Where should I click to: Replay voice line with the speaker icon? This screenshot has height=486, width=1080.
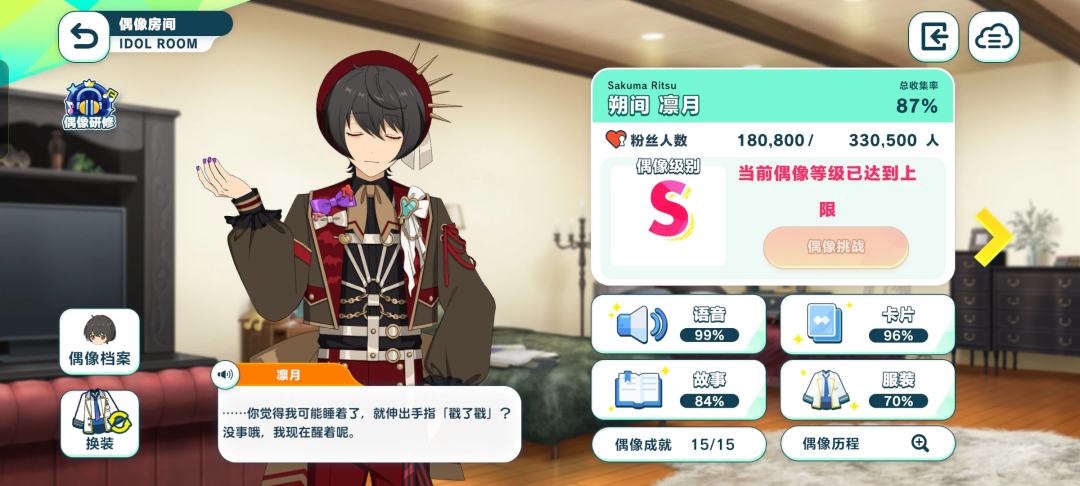tap(225, 375)
